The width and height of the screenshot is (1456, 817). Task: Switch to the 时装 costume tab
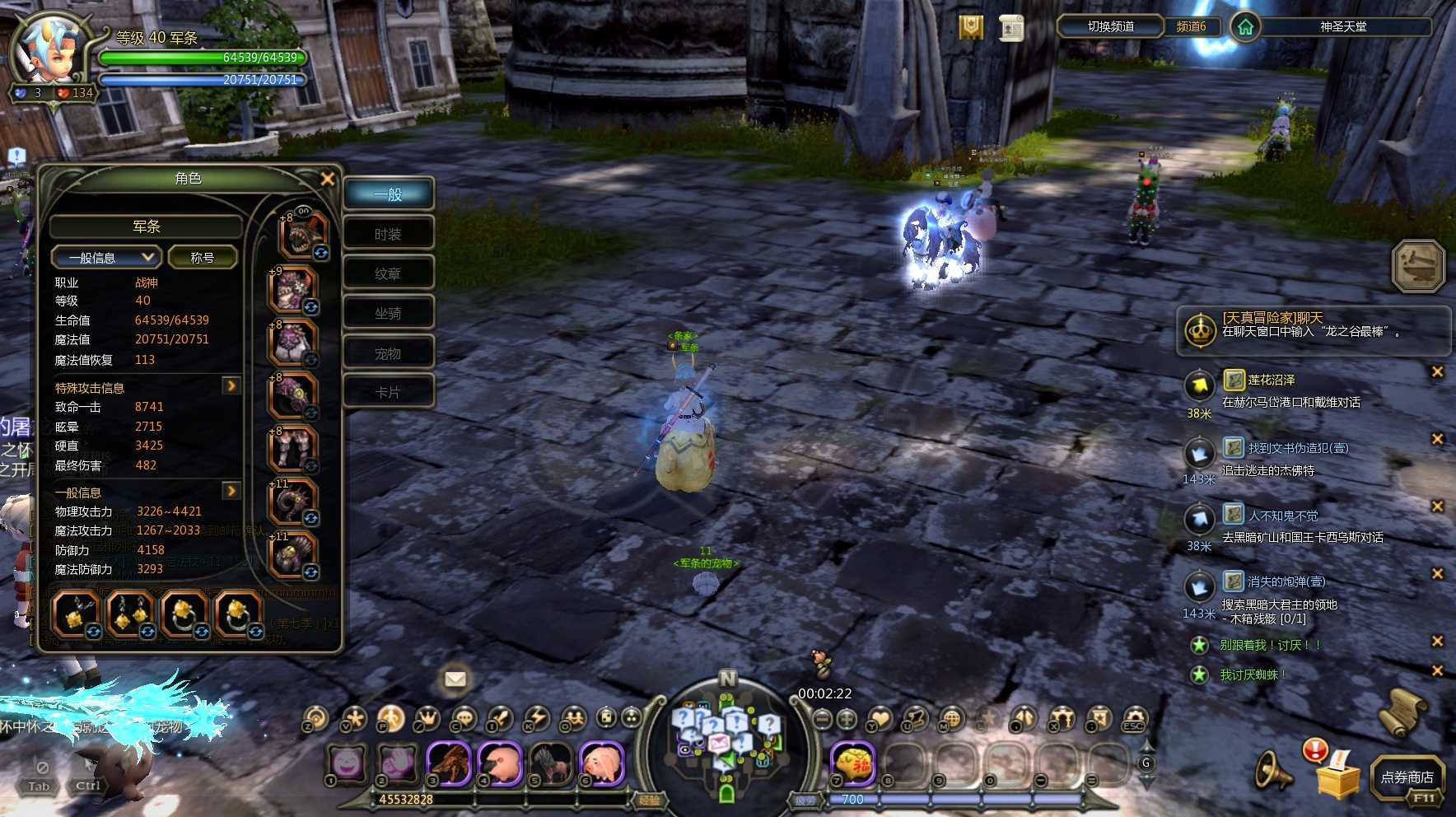[x=388, y=235]
